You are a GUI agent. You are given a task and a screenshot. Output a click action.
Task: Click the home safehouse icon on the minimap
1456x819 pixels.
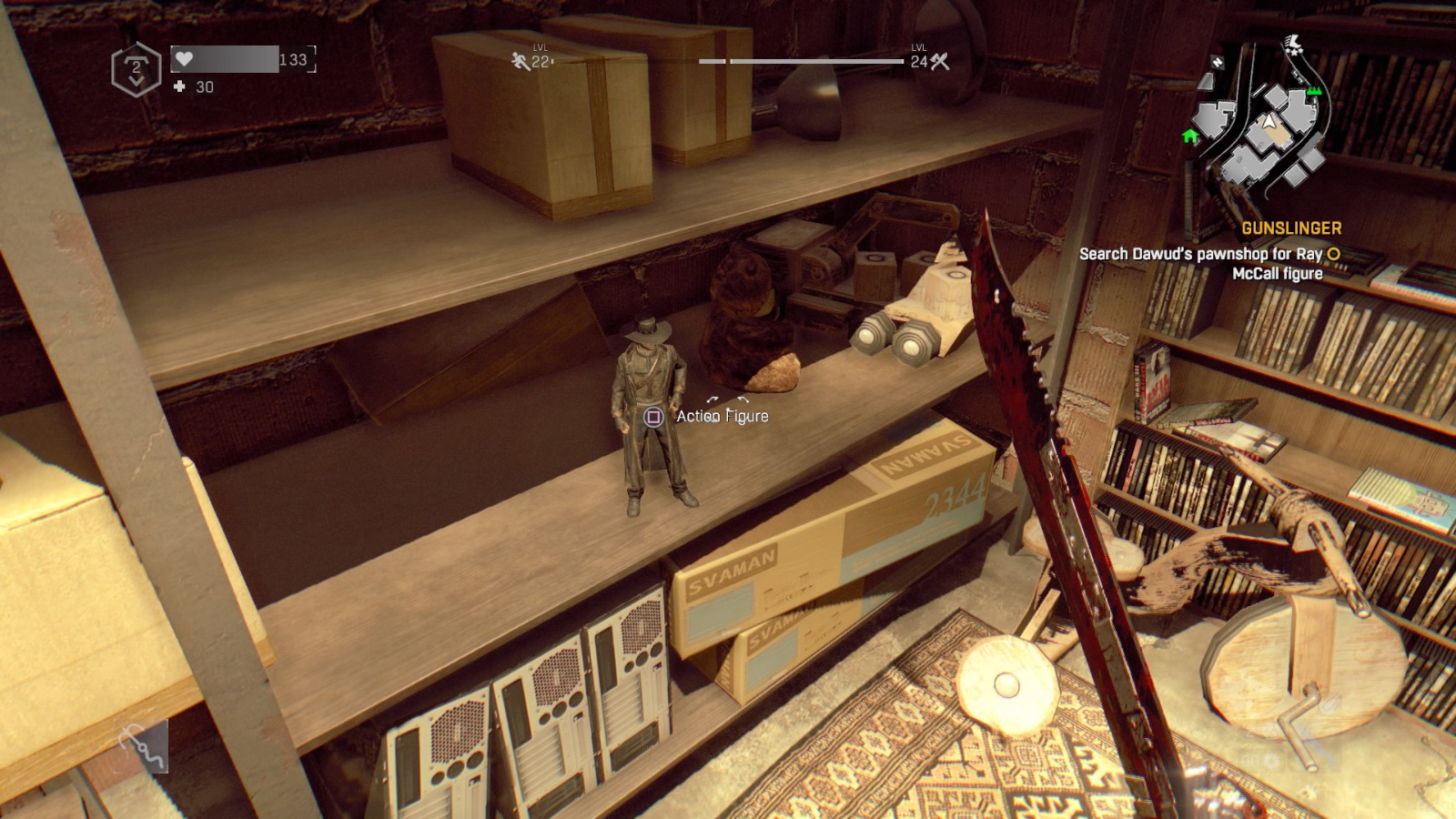click(1190, 136)
